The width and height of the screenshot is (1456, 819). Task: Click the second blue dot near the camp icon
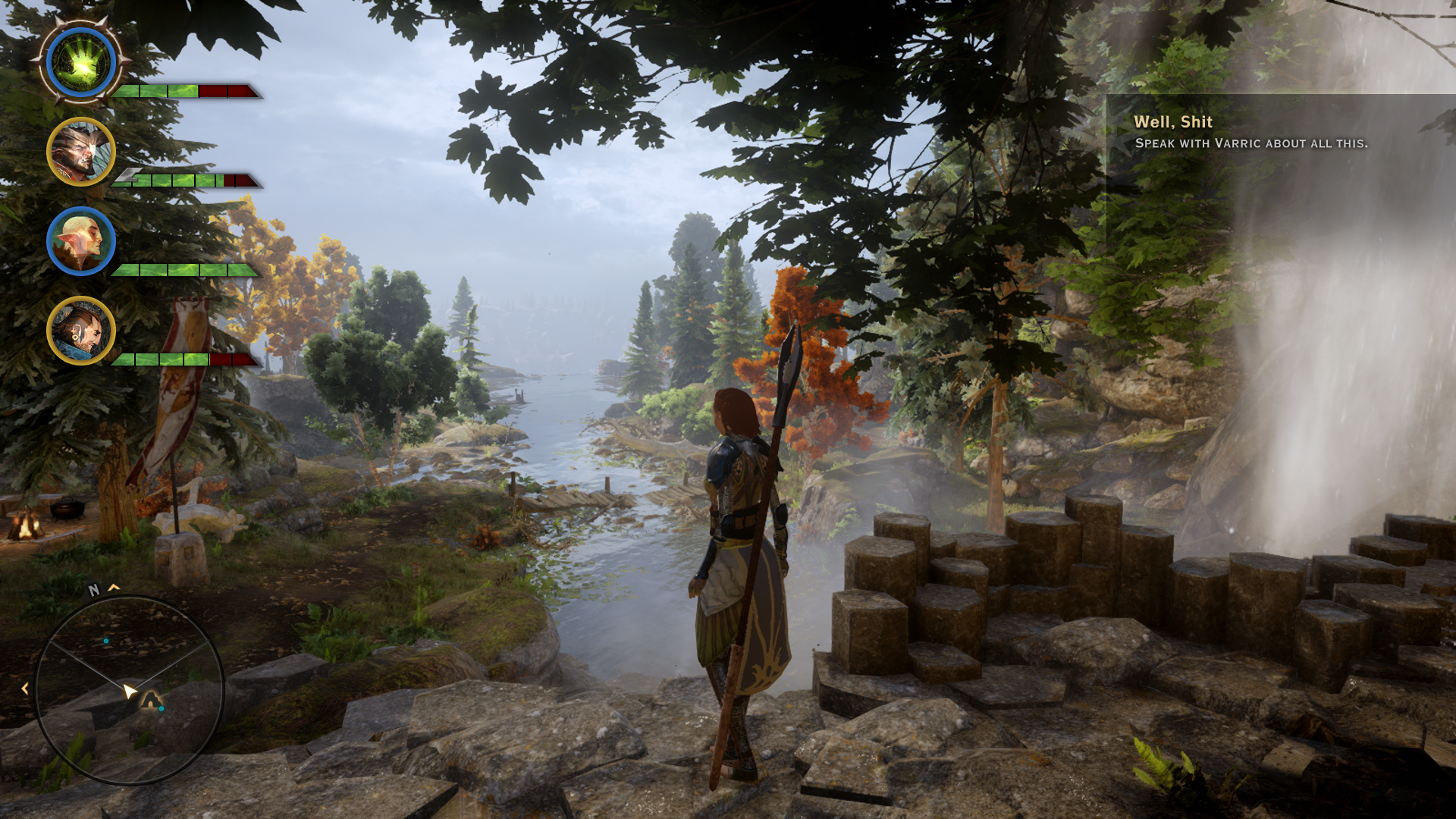162,709
